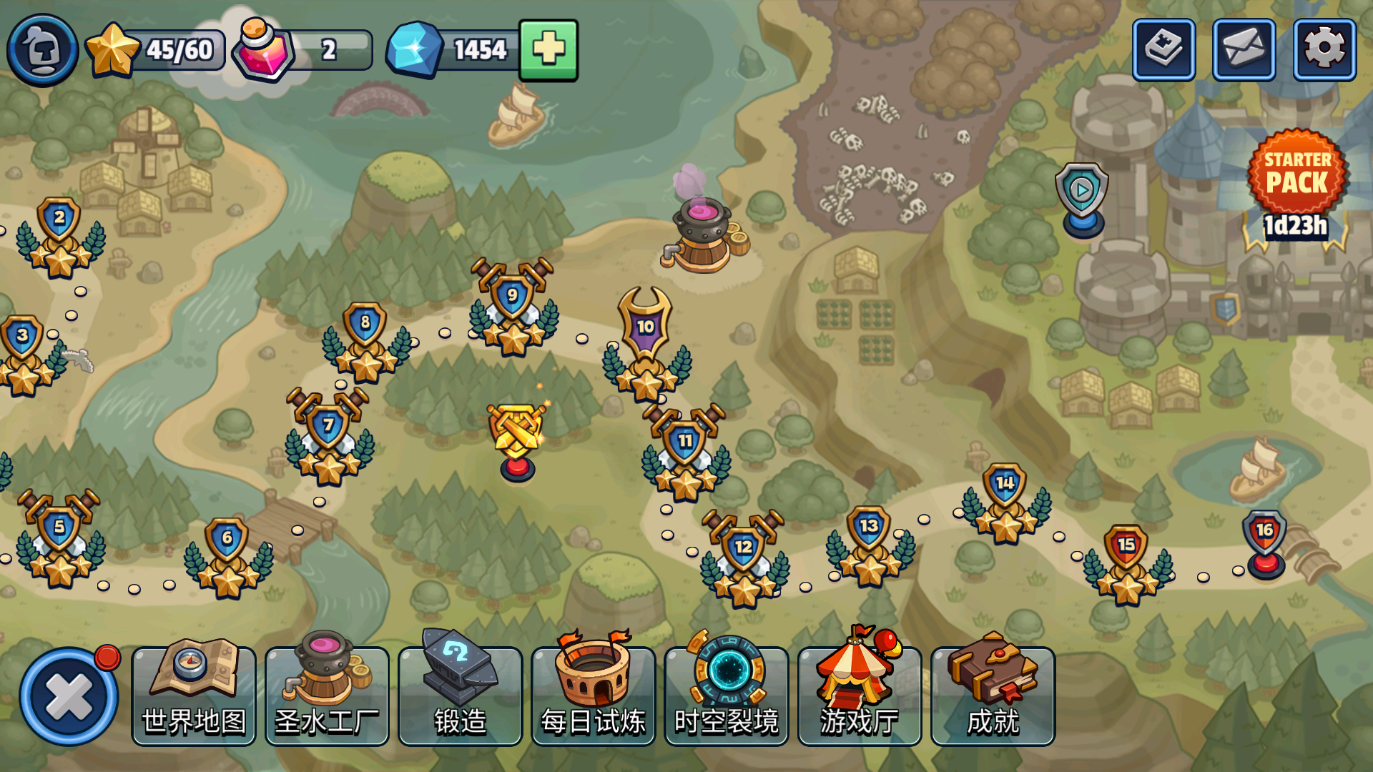Open 圣水工厂 elixir factory
Screen dimensions: 1373x772
[327, 695]
